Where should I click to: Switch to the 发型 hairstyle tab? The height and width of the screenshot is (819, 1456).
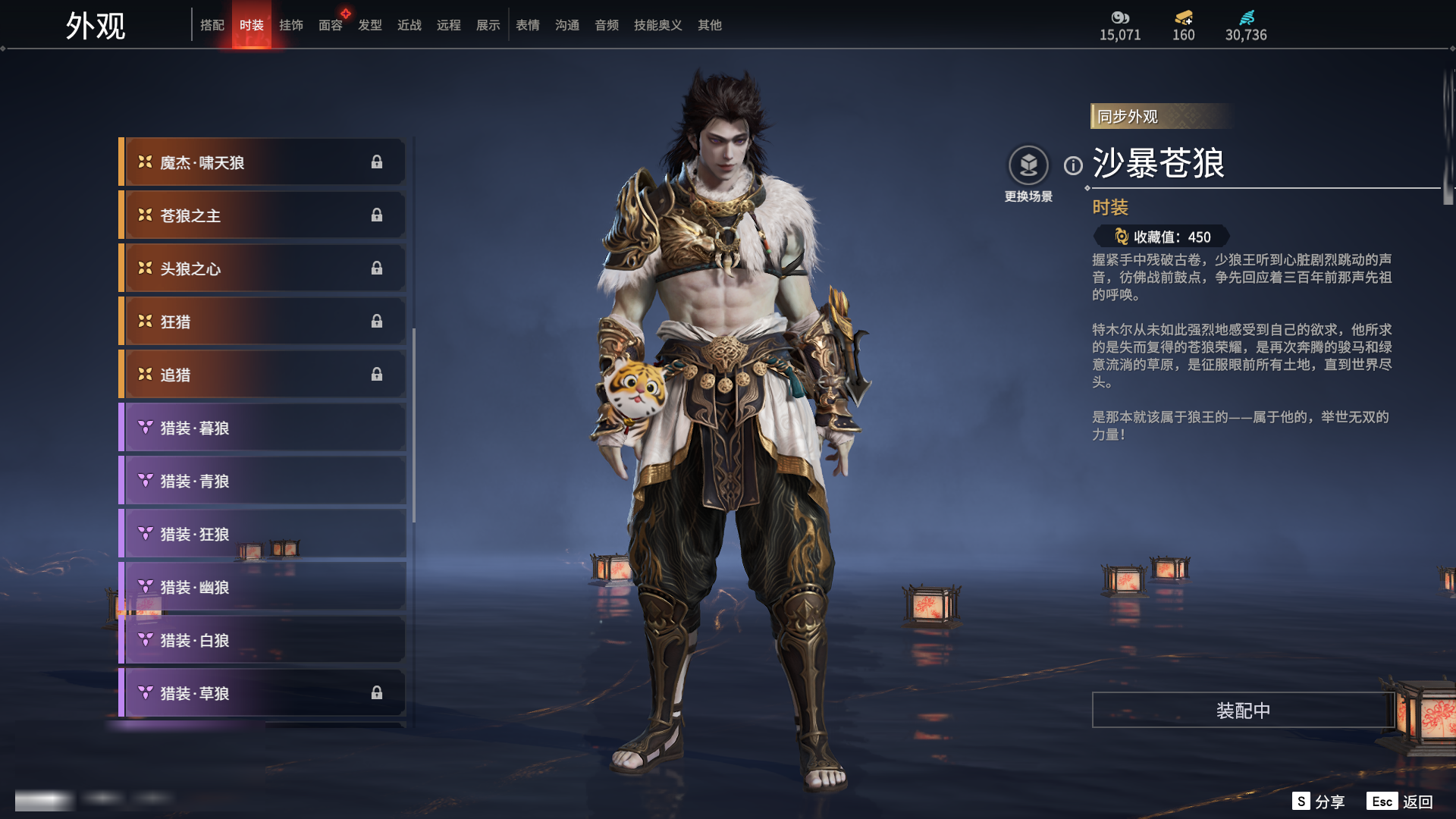(369, 25)
